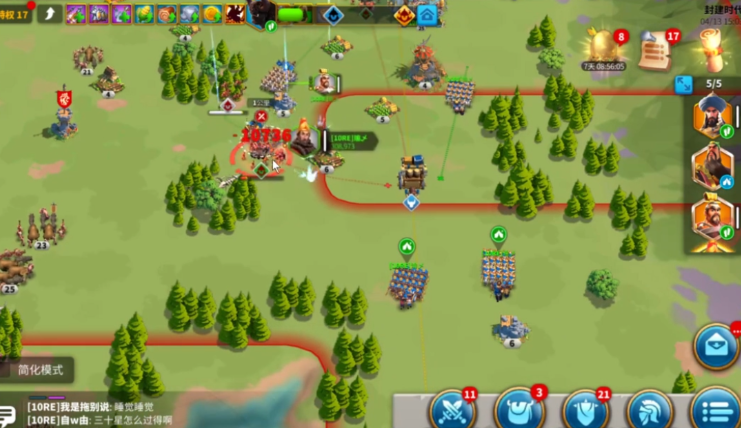This screenshot has width=741, height=428.
Task: Open the golden egg event icon
Action: click(604, 46)
